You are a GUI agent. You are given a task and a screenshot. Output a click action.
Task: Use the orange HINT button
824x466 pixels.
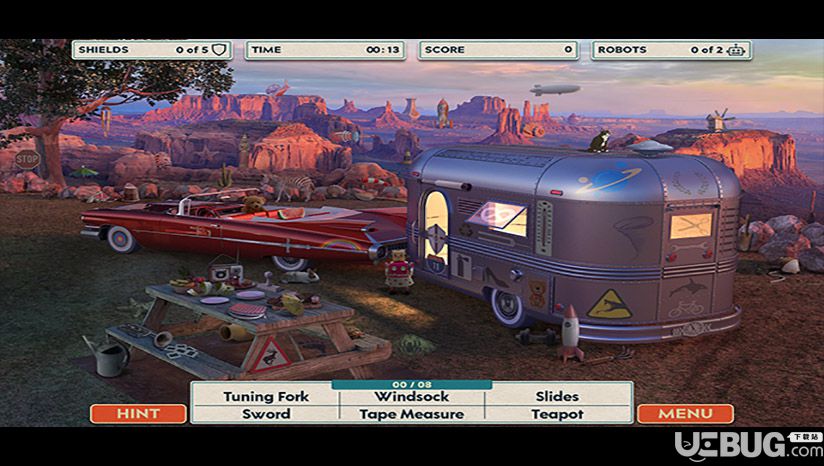(x=138, y=413)
